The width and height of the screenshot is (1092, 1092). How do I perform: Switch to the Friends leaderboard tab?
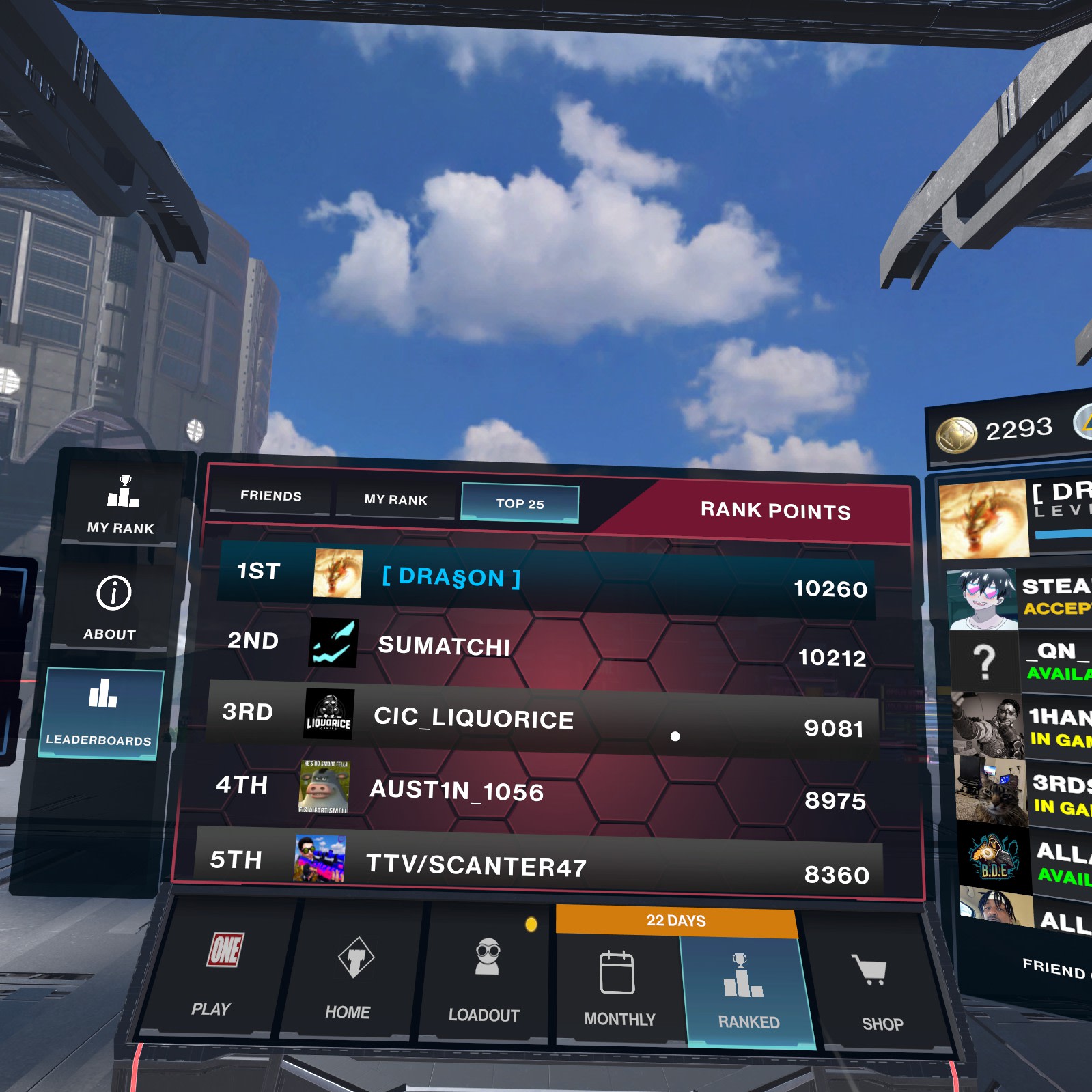tap(271, 496)
